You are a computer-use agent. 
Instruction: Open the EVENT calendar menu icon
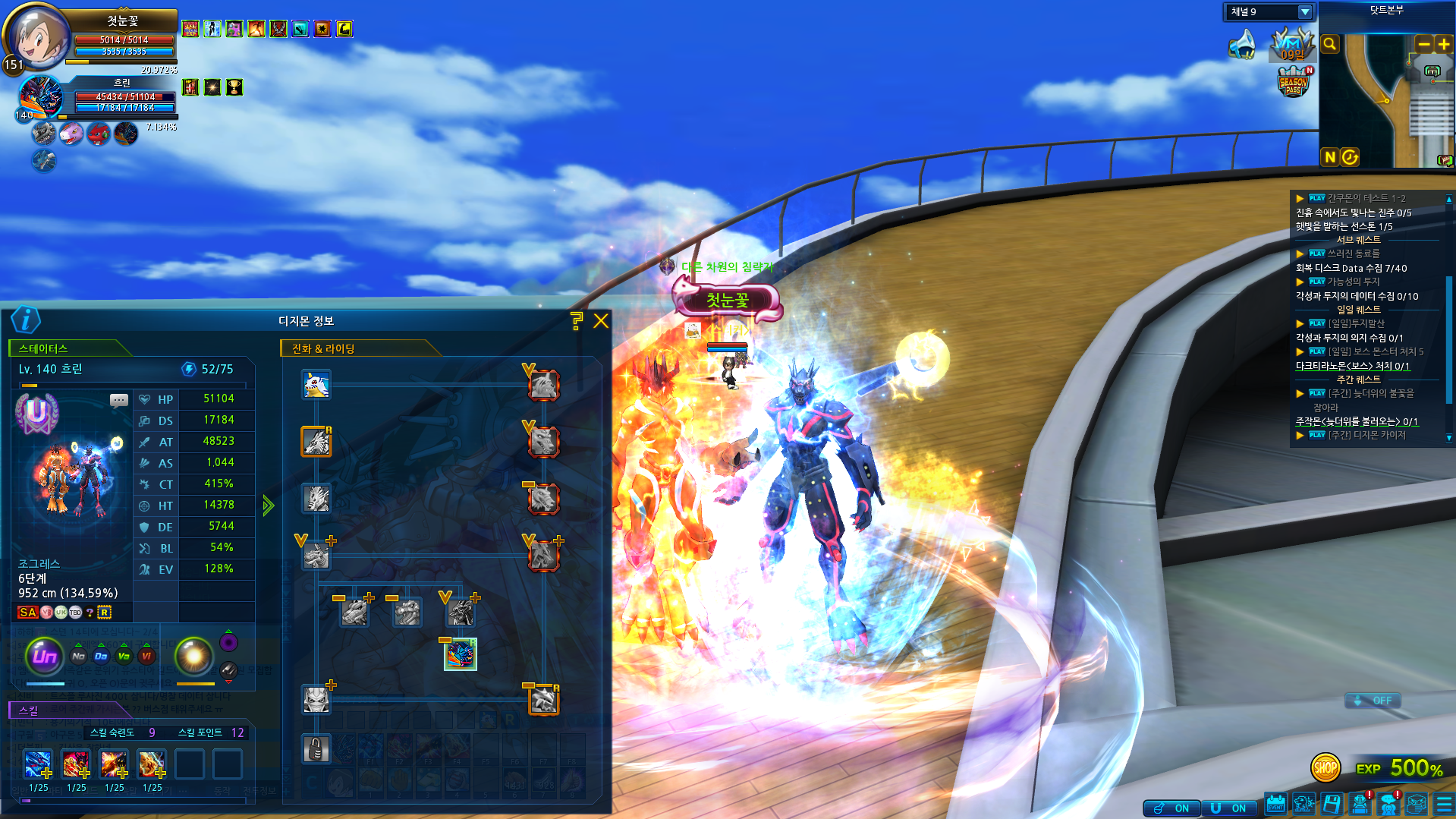[x=1275, y=805]
